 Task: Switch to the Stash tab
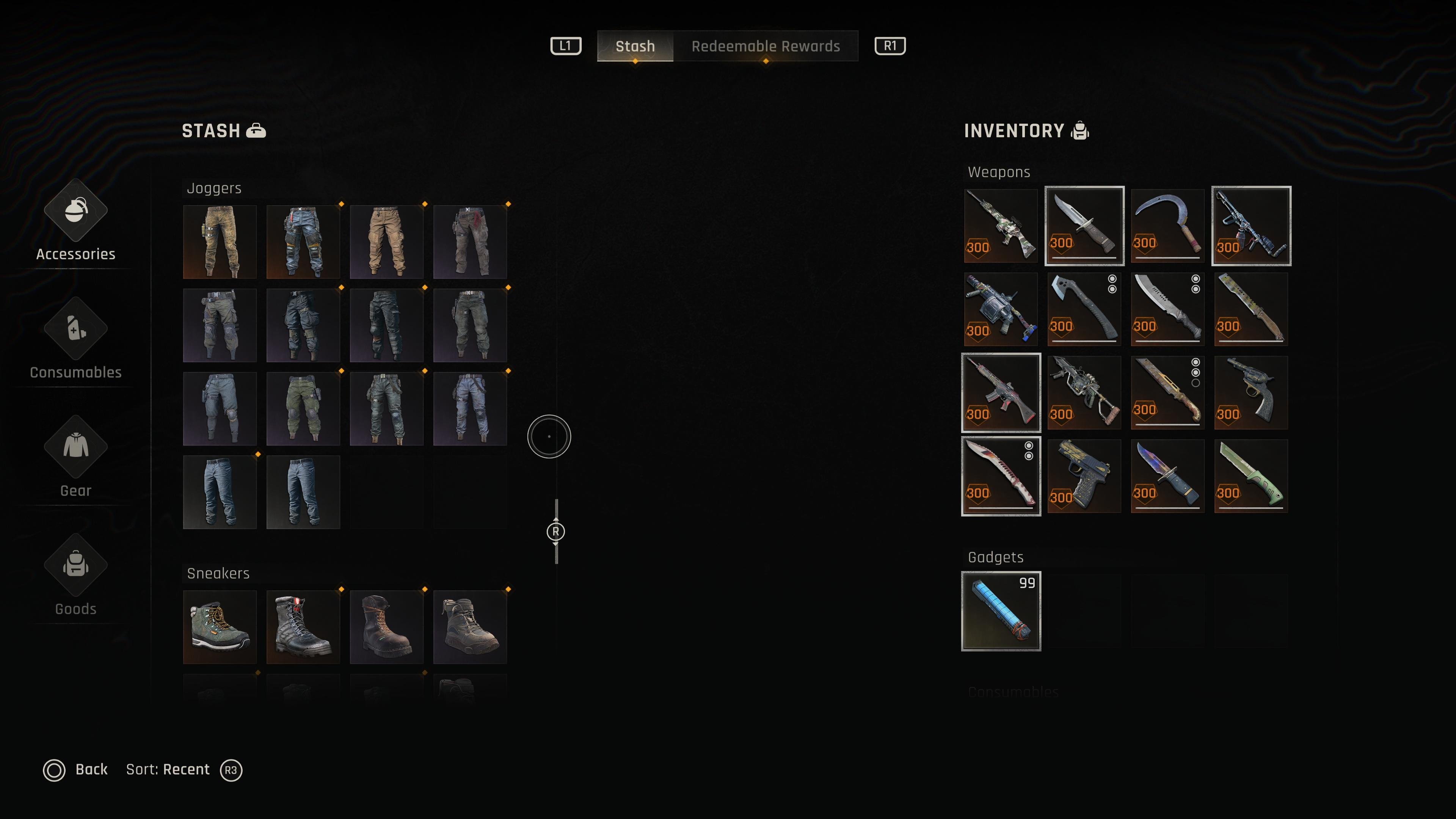tap(635, 46)
